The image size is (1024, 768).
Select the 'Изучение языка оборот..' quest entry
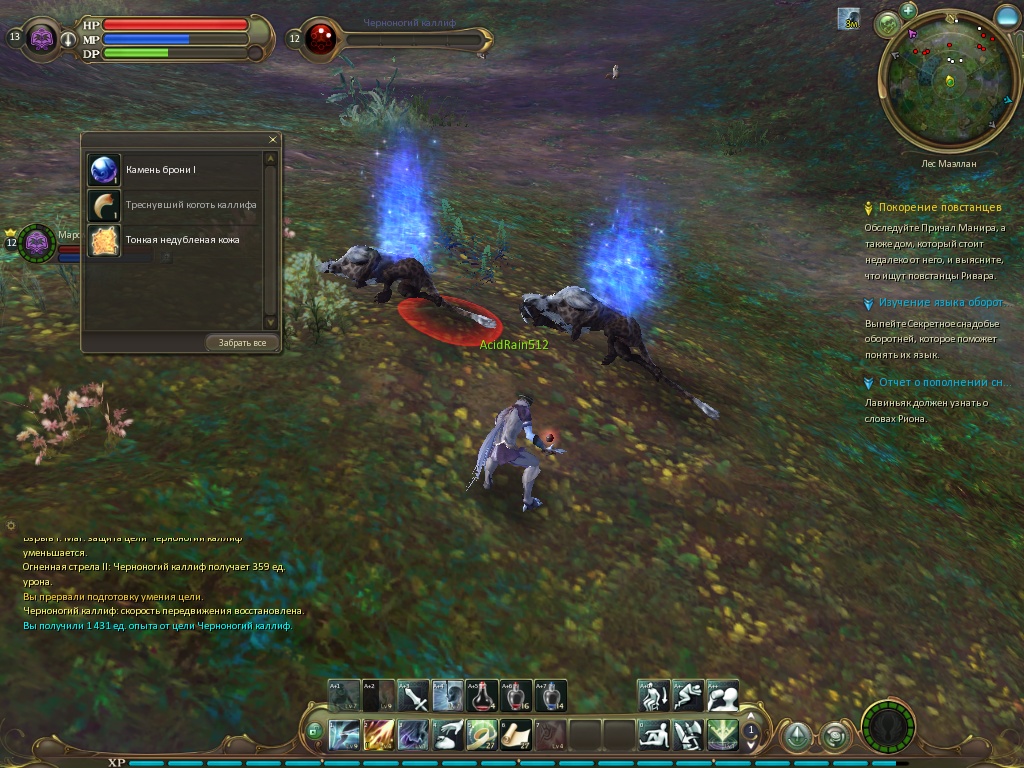pos(940,303)
